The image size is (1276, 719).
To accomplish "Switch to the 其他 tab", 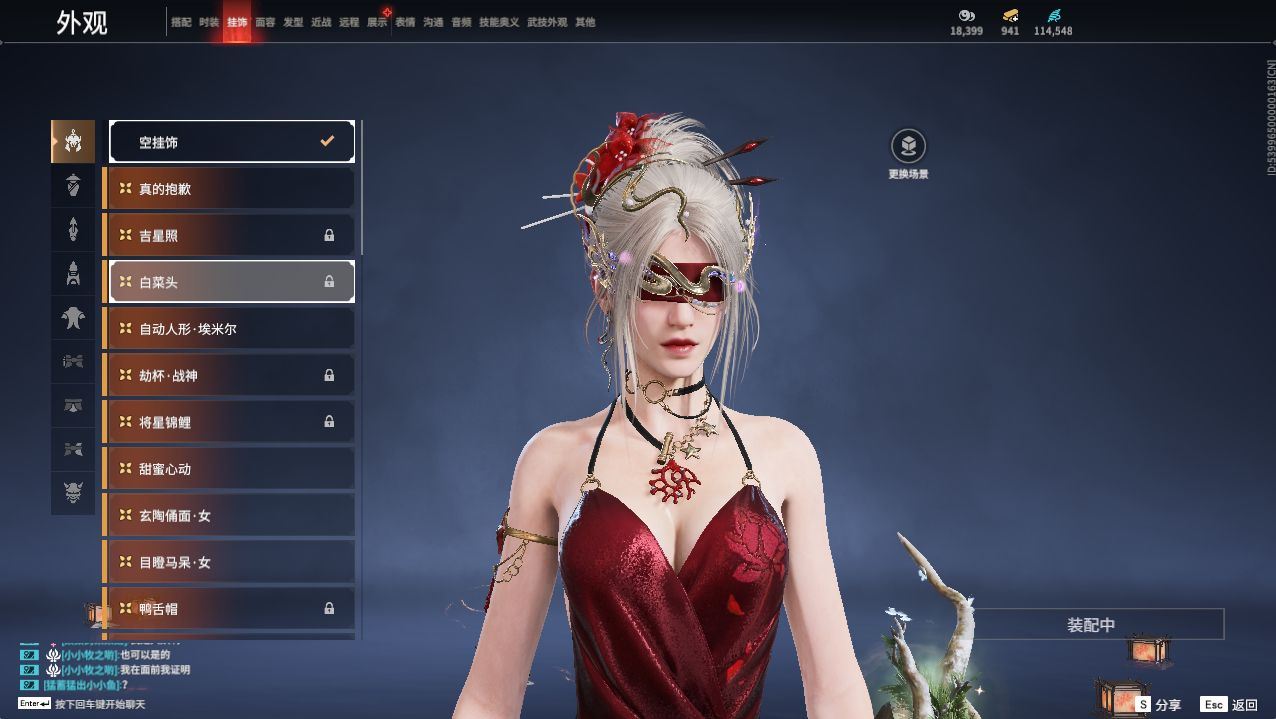I will [x=585, y=22].
